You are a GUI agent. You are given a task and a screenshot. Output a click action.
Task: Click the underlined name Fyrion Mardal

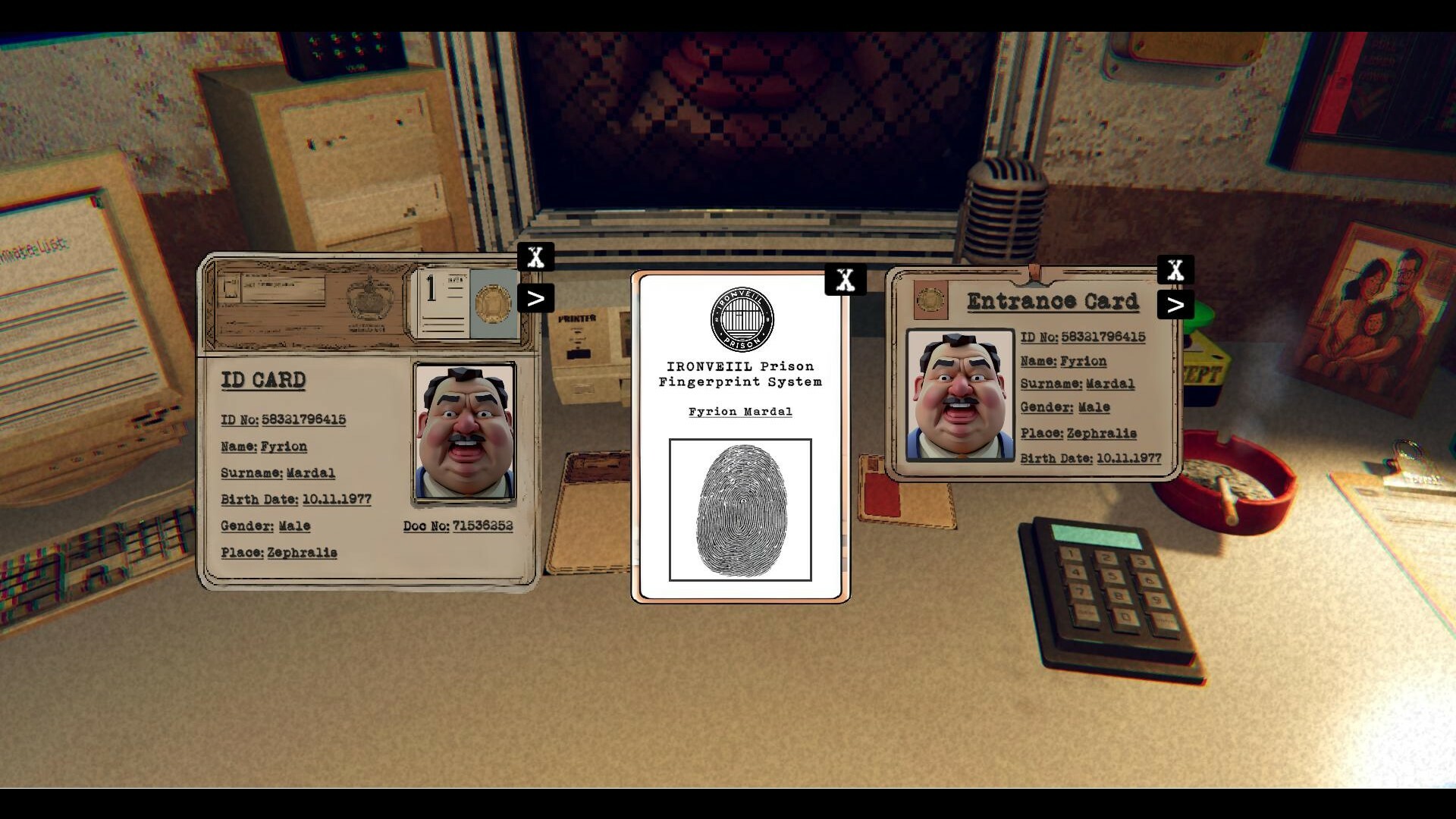(x=740, y=412)
